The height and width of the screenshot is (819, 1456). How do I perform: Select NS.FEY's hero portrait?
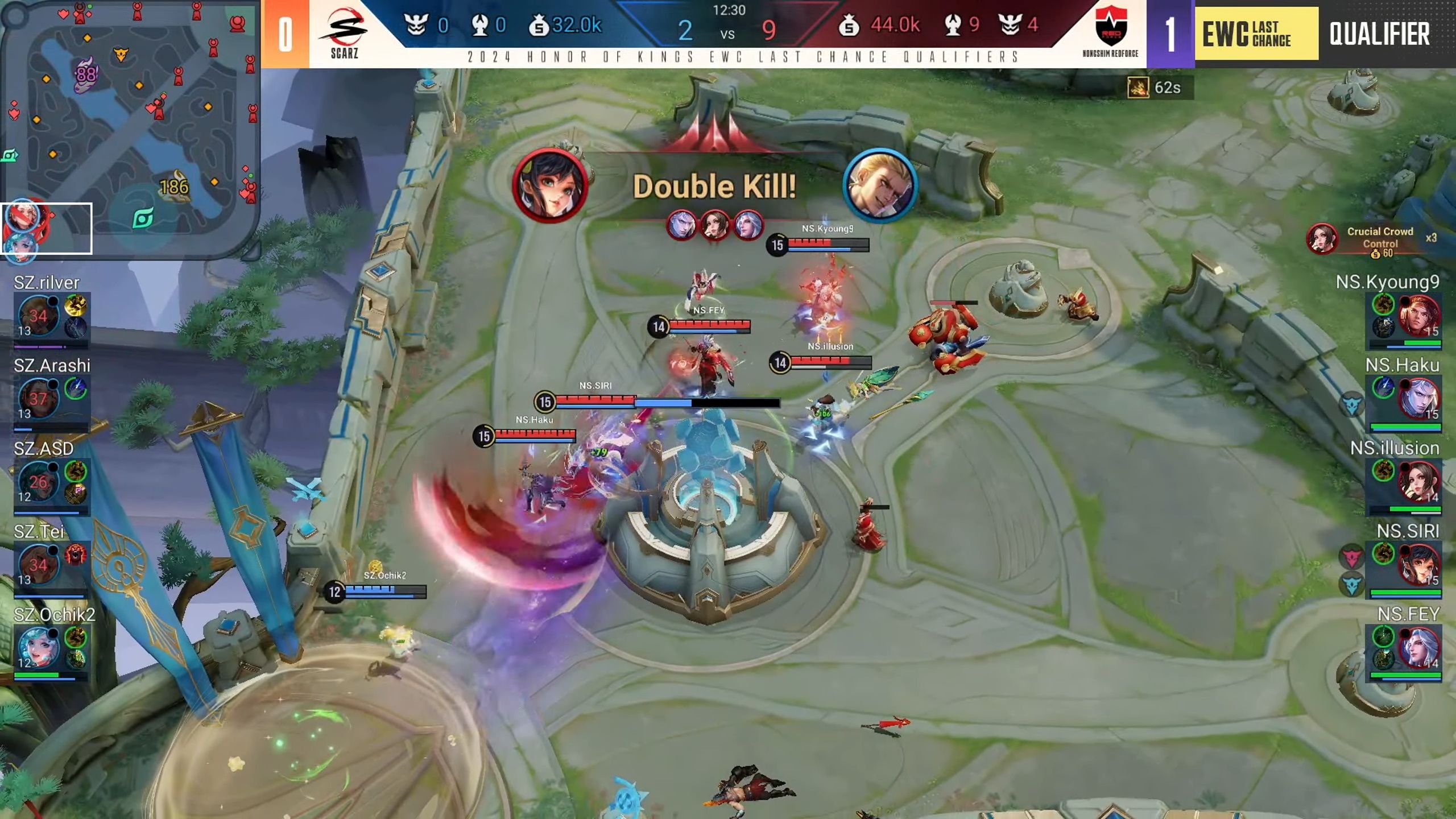pos(1418,648)
